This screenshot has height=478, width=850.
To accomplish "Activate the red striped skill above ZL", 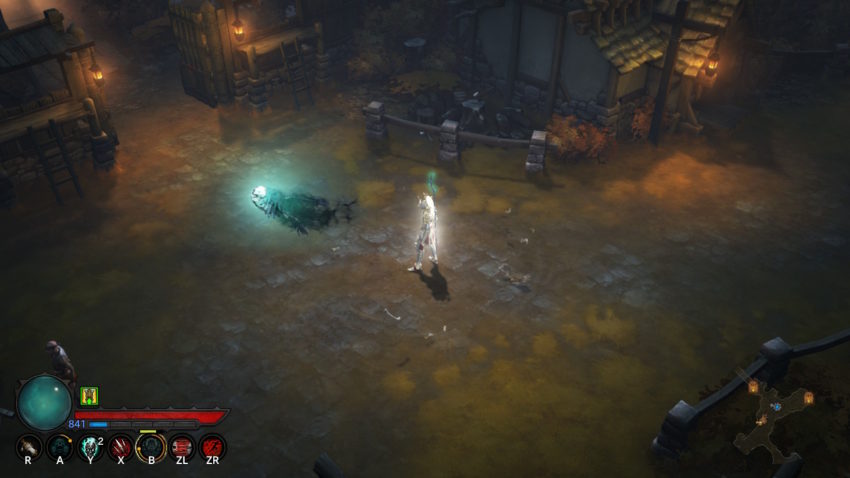I will pyautogui.click(x=182, y=447).
